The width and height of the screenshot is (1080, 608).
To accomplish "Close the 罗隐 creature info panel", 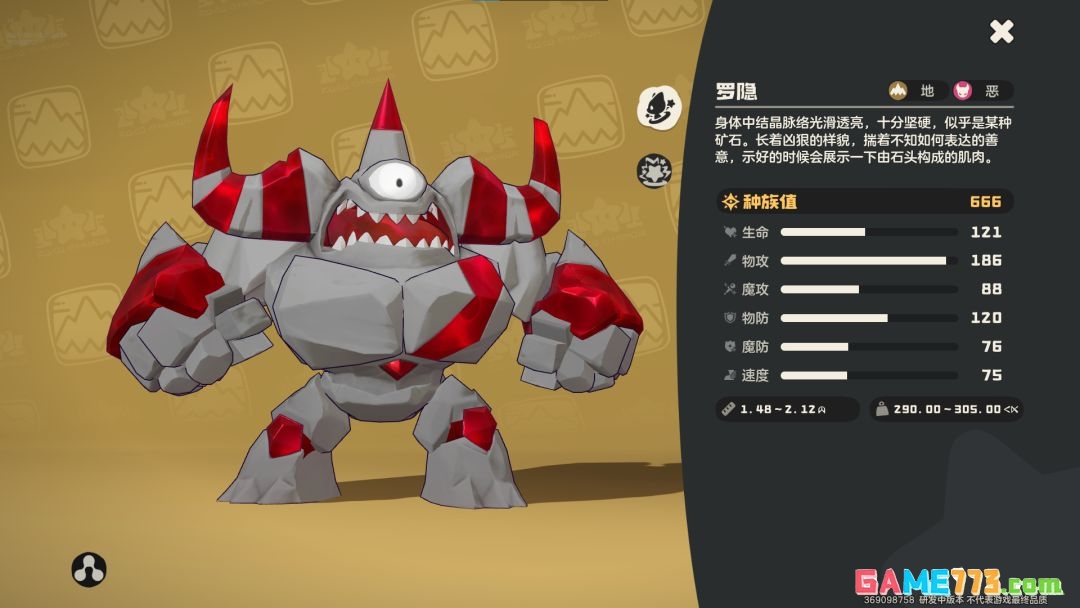I will 1001,32.
